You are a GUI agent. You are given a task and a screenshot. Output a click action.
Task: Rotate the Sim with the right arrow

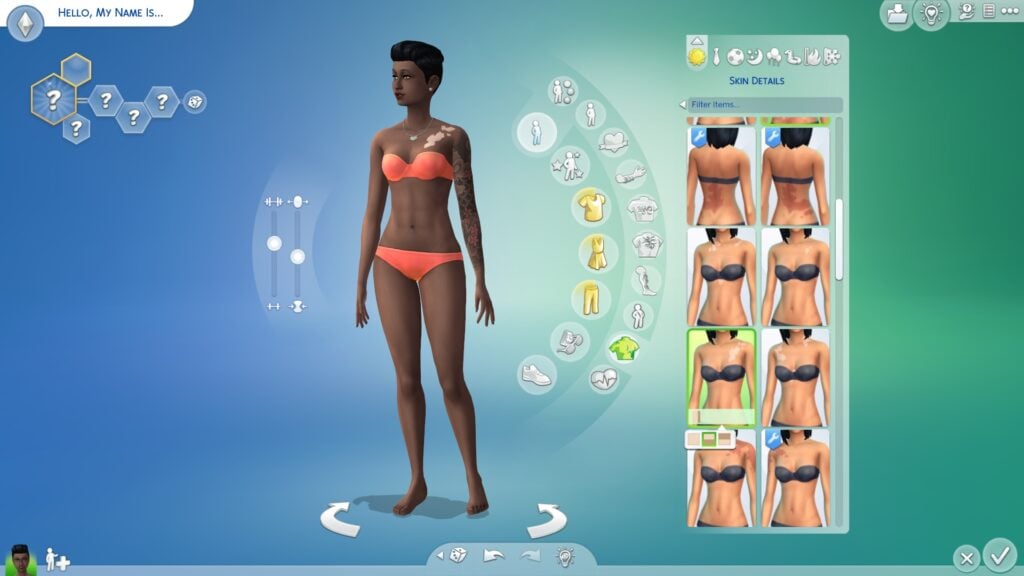tap(546, 519)
